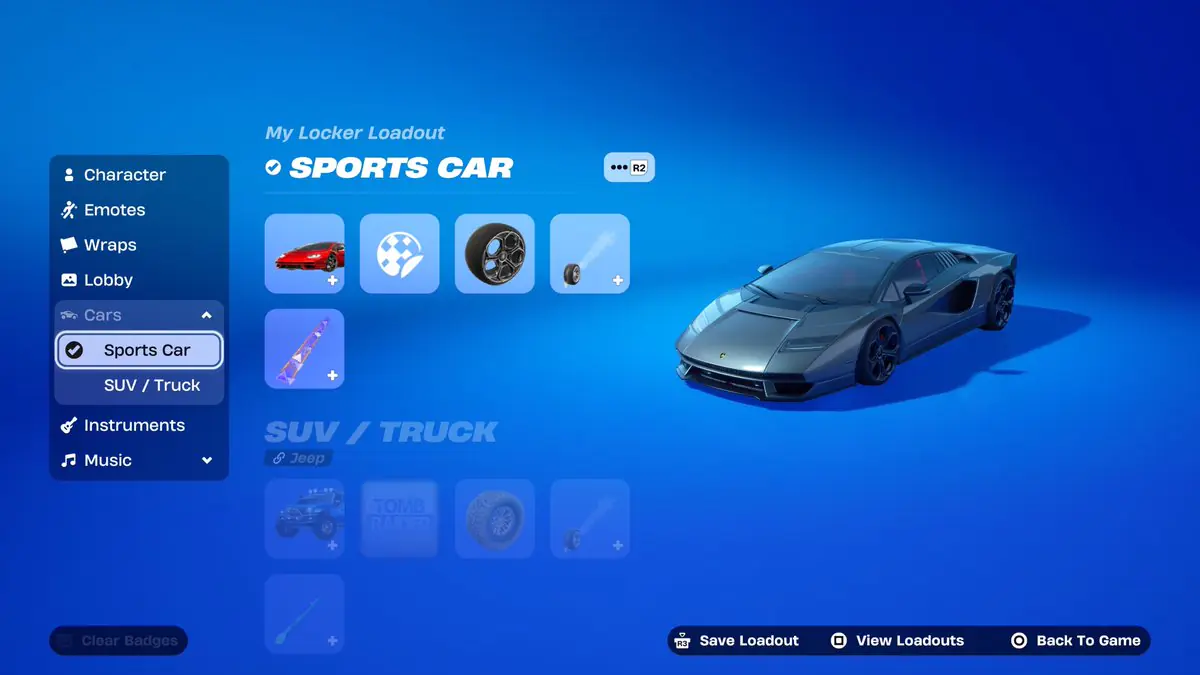Go back to the game

pos(1076,641)
